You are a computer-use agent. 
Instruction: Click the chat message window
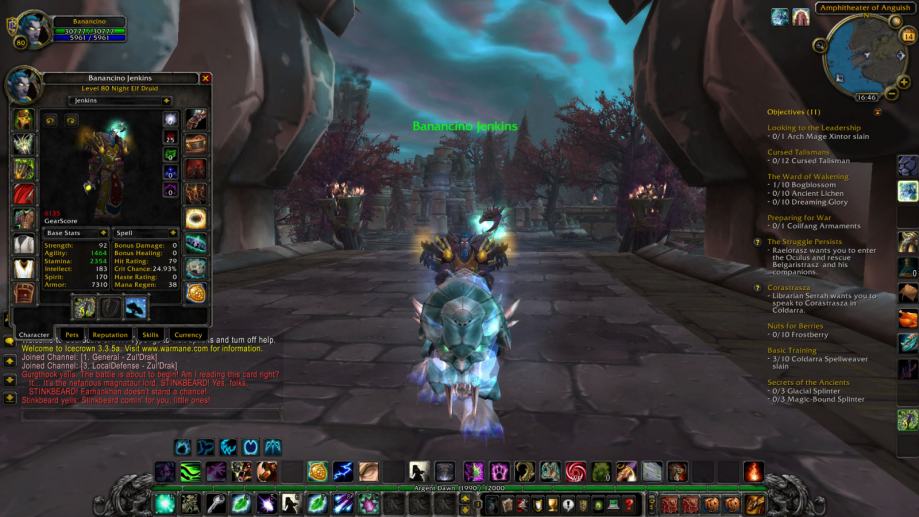tap(150, 375)
